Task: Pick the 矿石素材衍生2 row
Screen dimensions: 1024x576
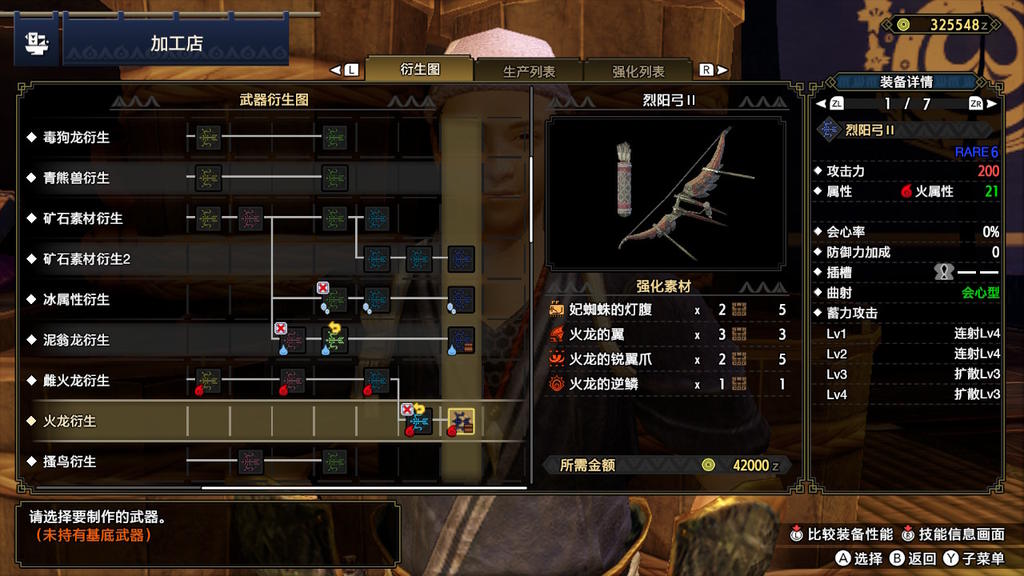Action: coord(87,259)
